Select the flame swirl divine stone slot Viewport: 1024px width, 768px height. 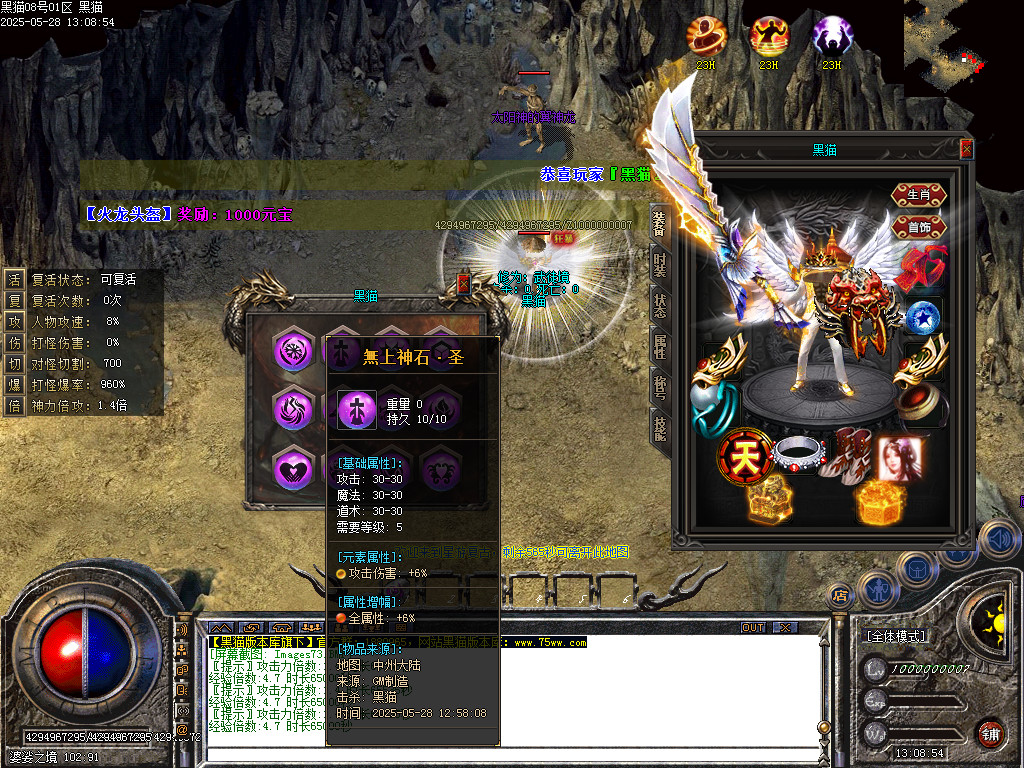click(293, 409)
